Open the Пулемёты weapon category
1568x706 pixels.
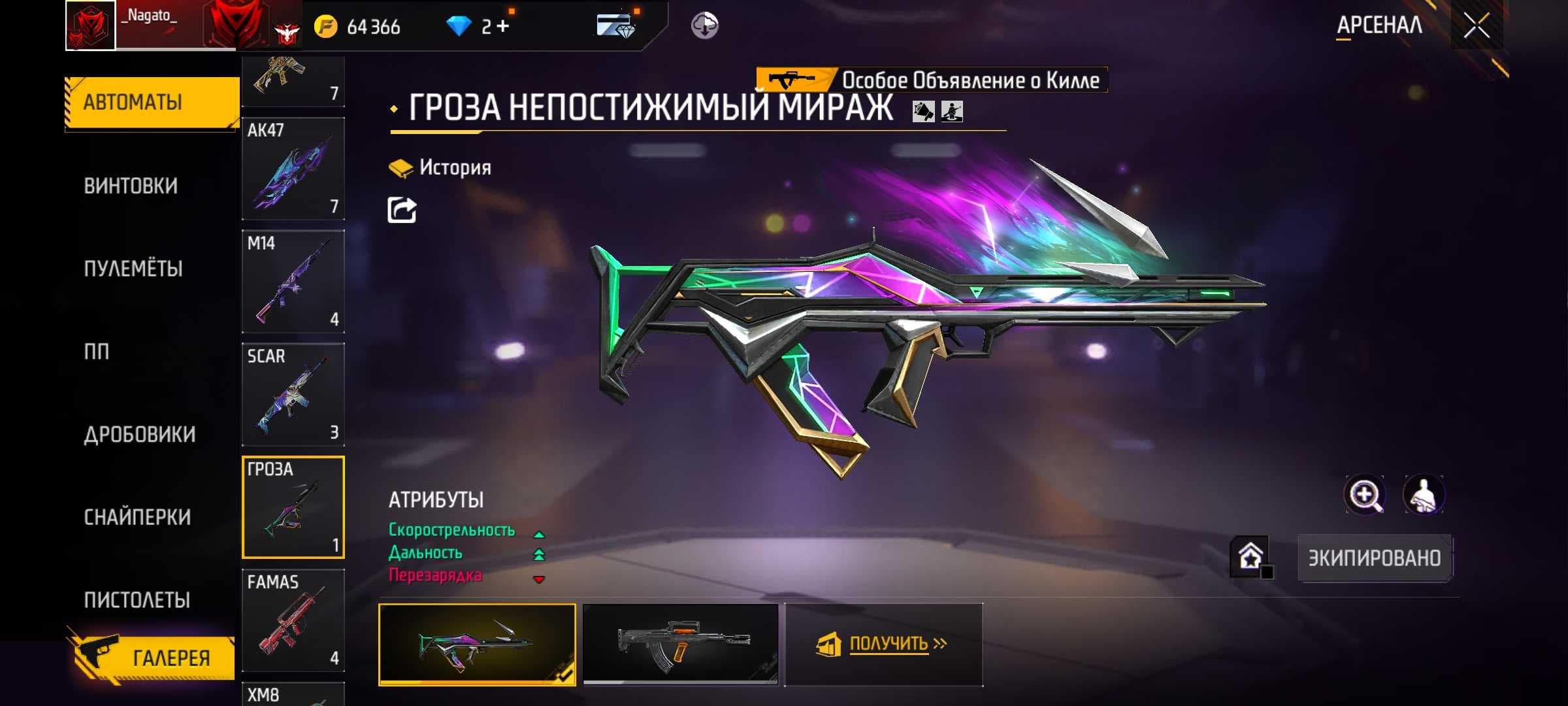133,269
